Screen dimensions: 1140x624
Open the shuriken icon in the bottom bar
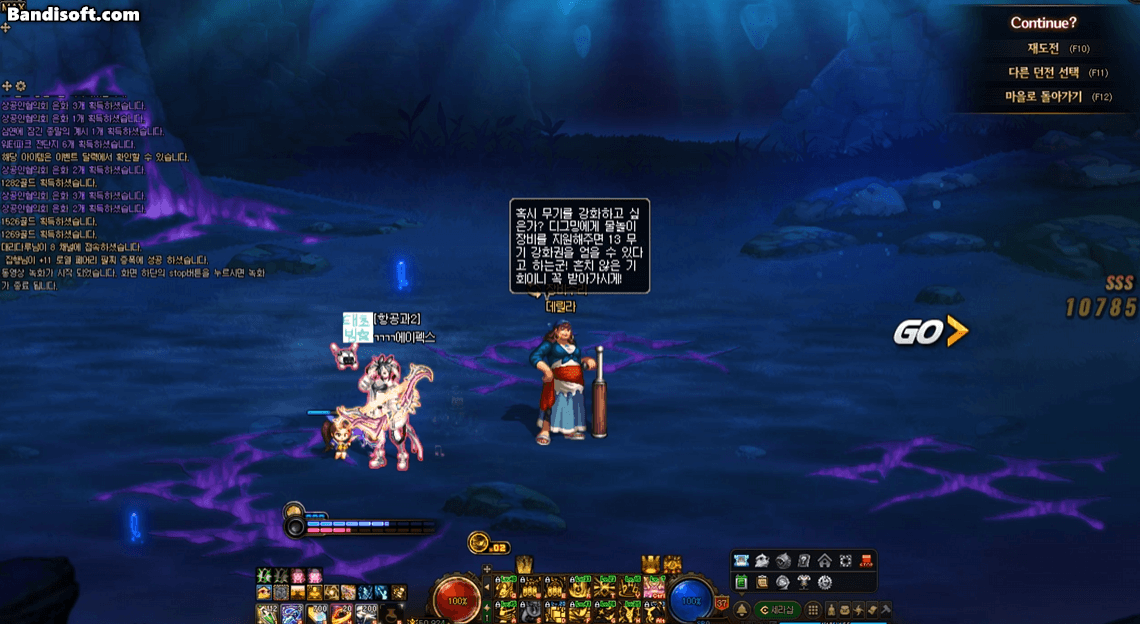[858, 609]
